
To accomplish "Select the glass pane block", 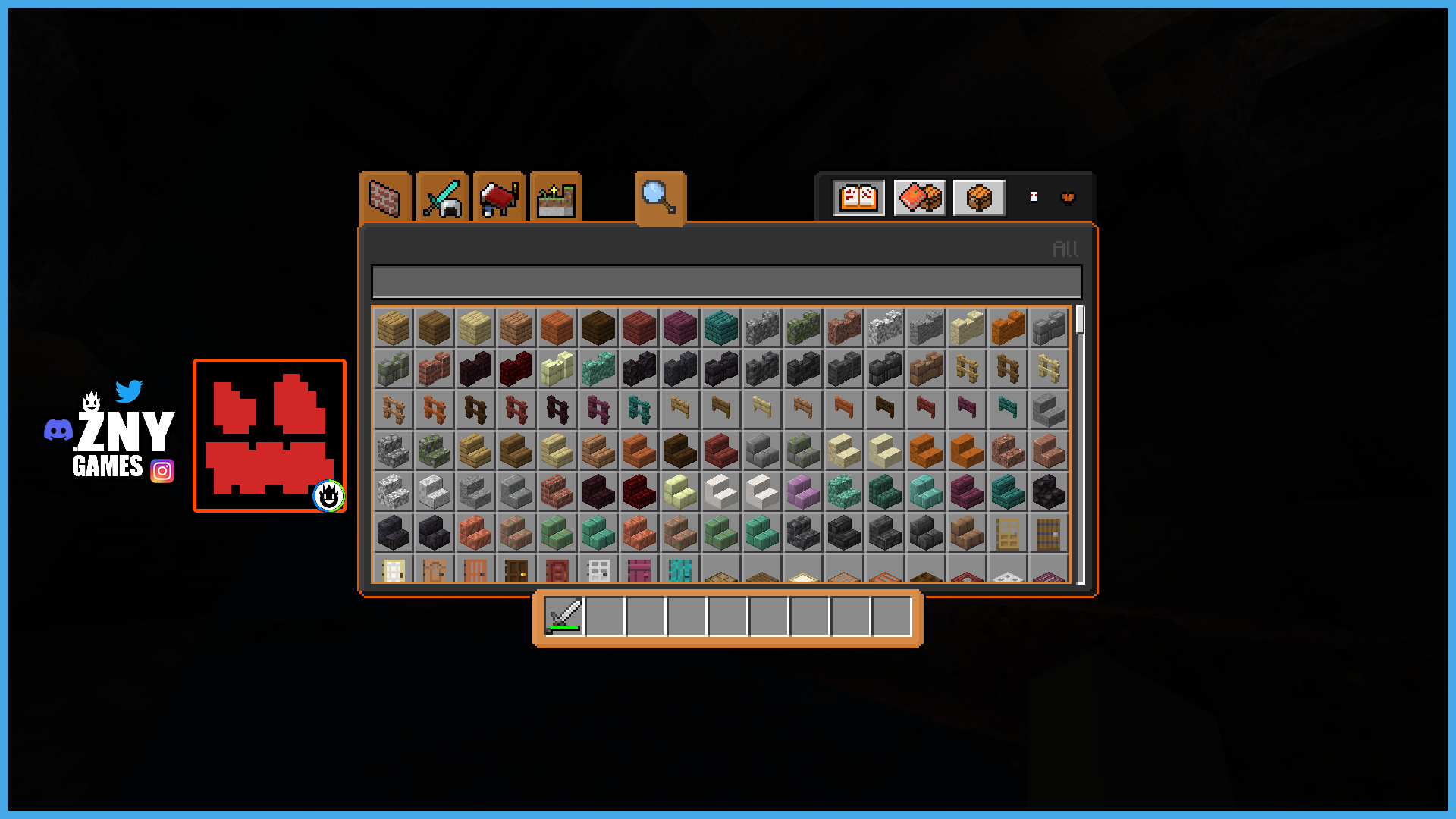I will coord(598,573).
